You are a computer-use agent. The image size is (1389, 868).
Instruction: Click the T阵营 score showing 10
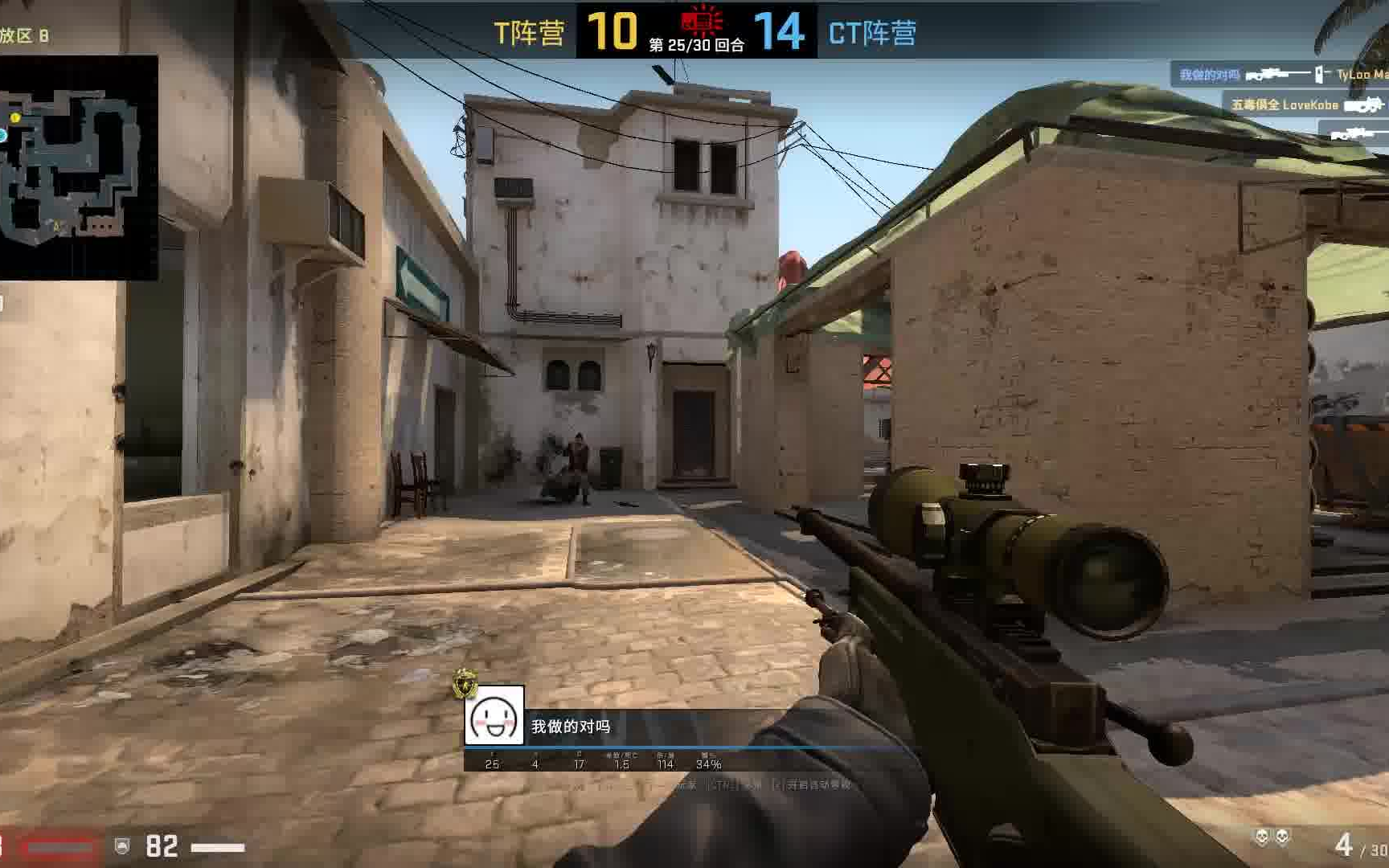613,31
